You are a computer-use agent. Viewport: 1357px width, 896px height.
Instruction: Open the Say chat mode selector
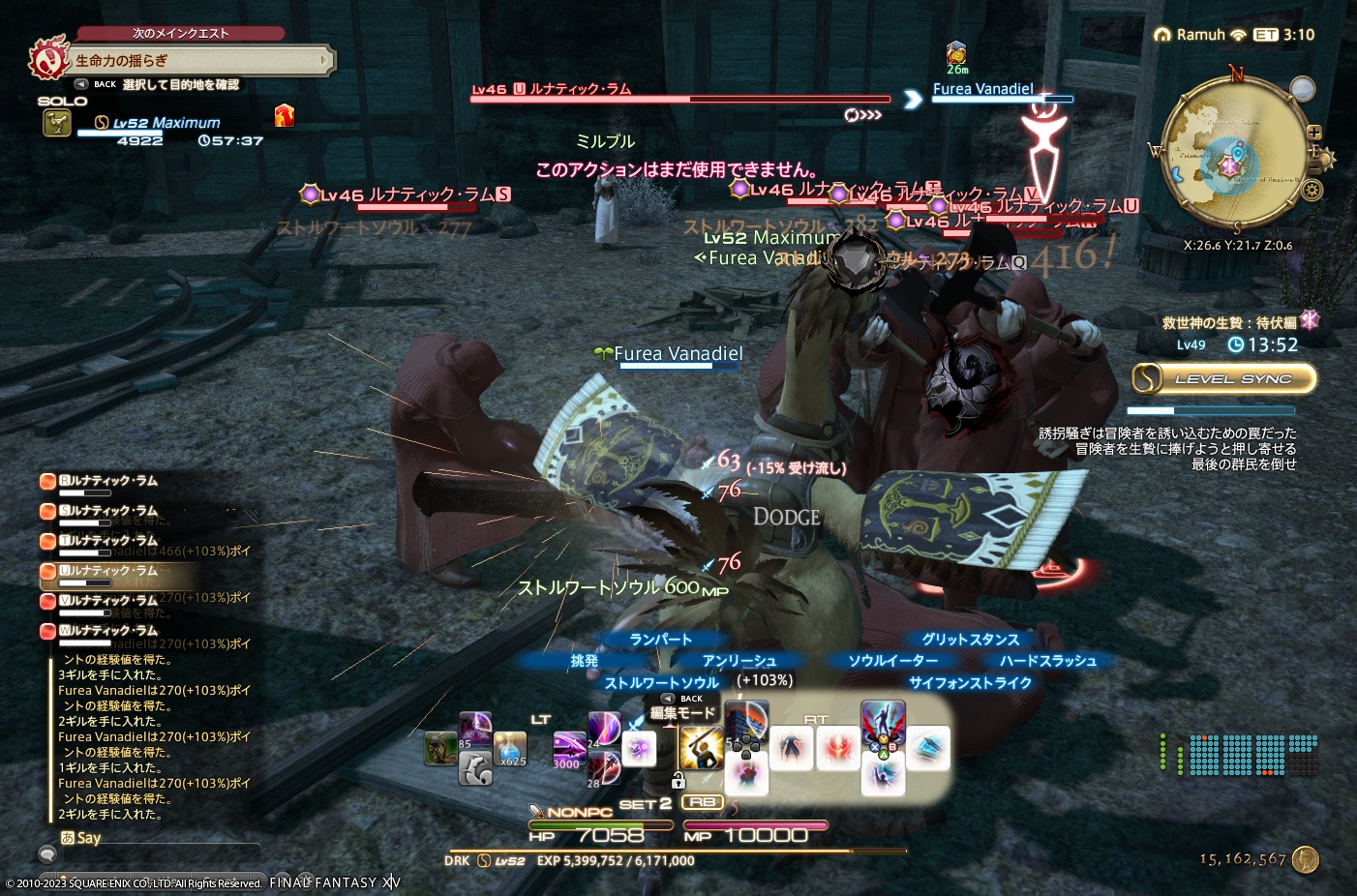coord(87,837)
